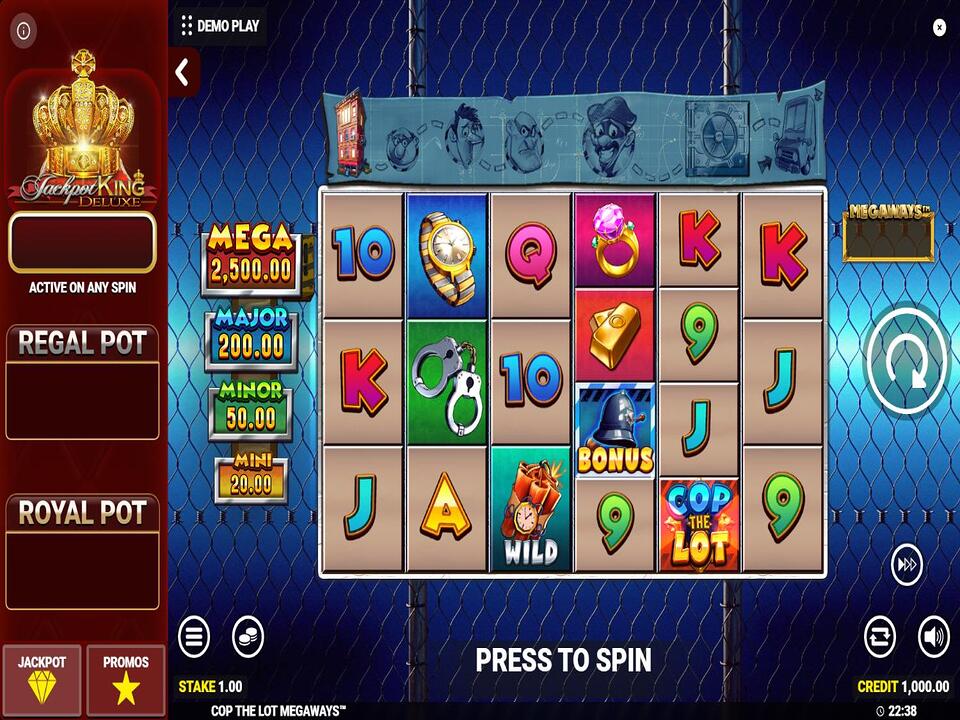Click the Jackpot King Deluxe crown logo

tap(83, 130)
